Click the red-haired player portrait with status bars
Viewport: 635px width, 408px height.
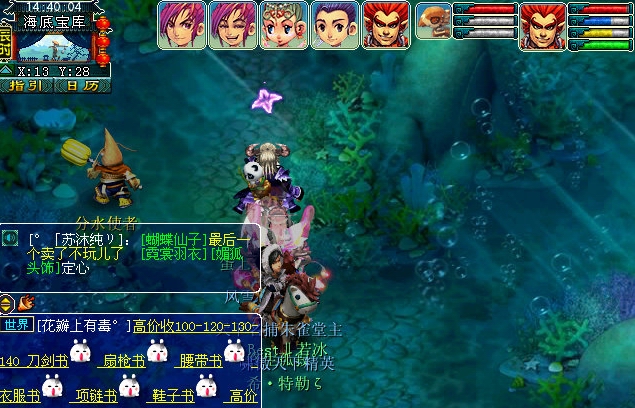[541, 25]
